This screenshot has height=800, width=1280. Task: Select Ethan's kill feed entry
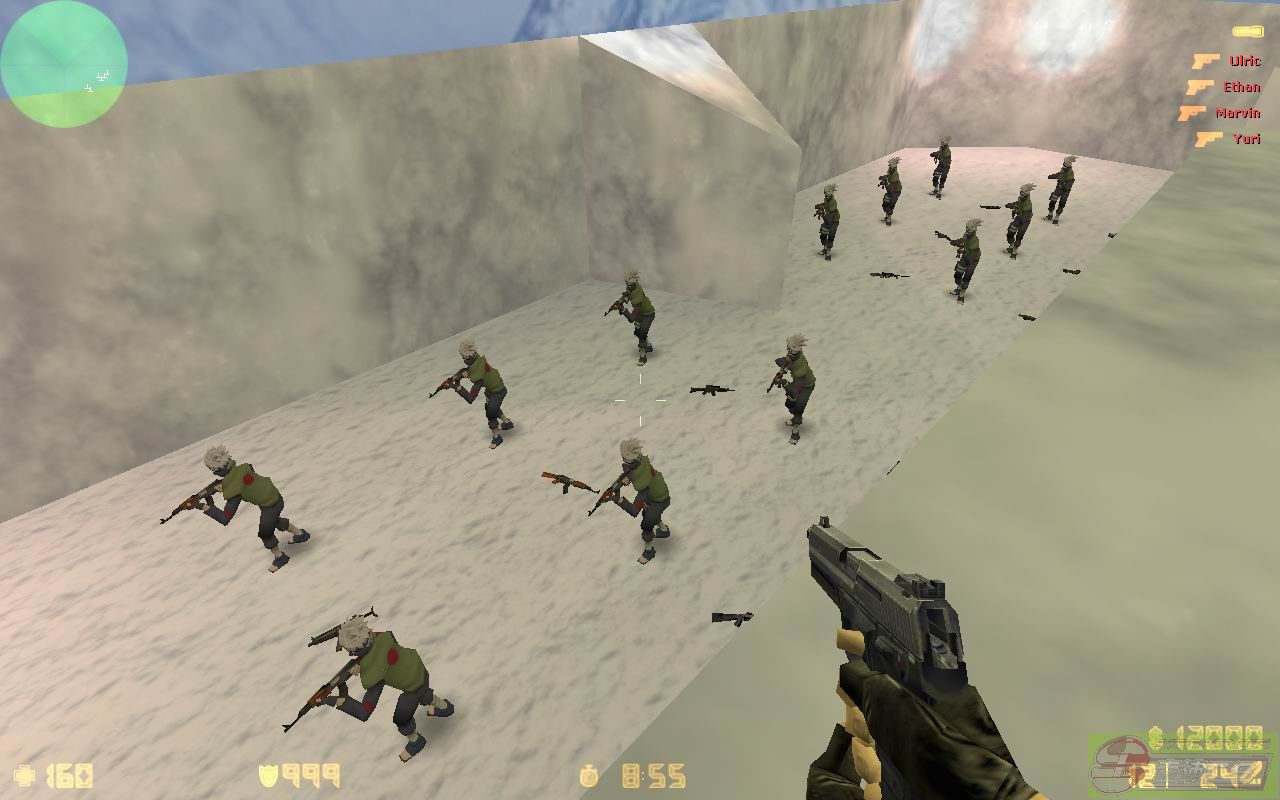click(1224, 88)
